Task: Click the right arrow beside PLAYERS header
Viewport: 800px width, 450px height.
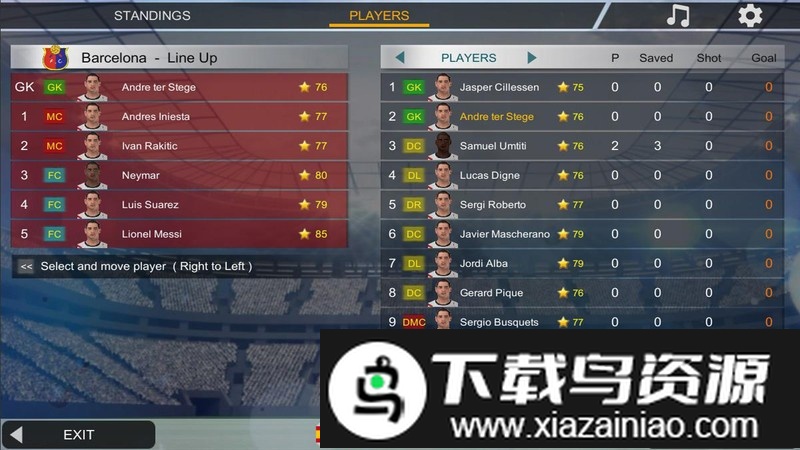Action: click(x=531, y=58)
